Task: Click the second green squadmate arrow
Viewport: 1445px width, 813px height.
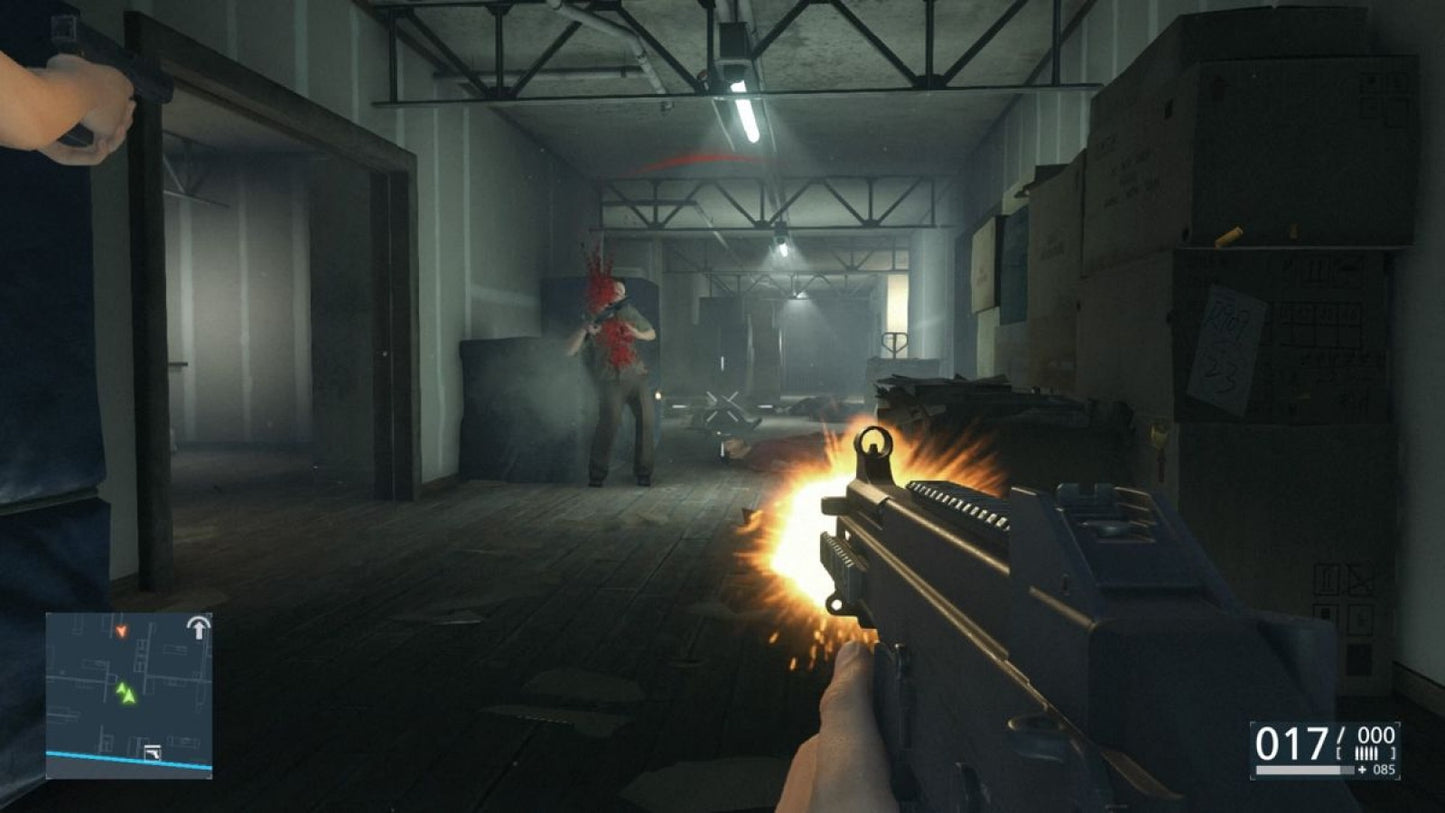Action: point(121,688)
